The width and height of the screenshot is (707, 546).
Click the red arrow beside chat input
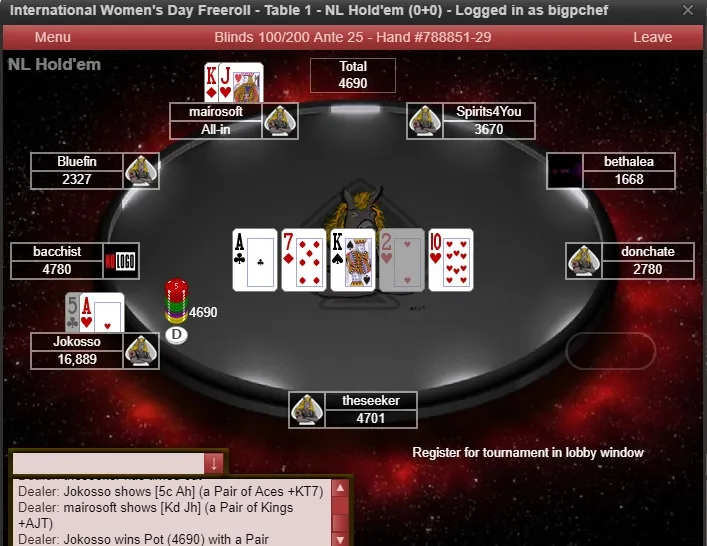213,464
